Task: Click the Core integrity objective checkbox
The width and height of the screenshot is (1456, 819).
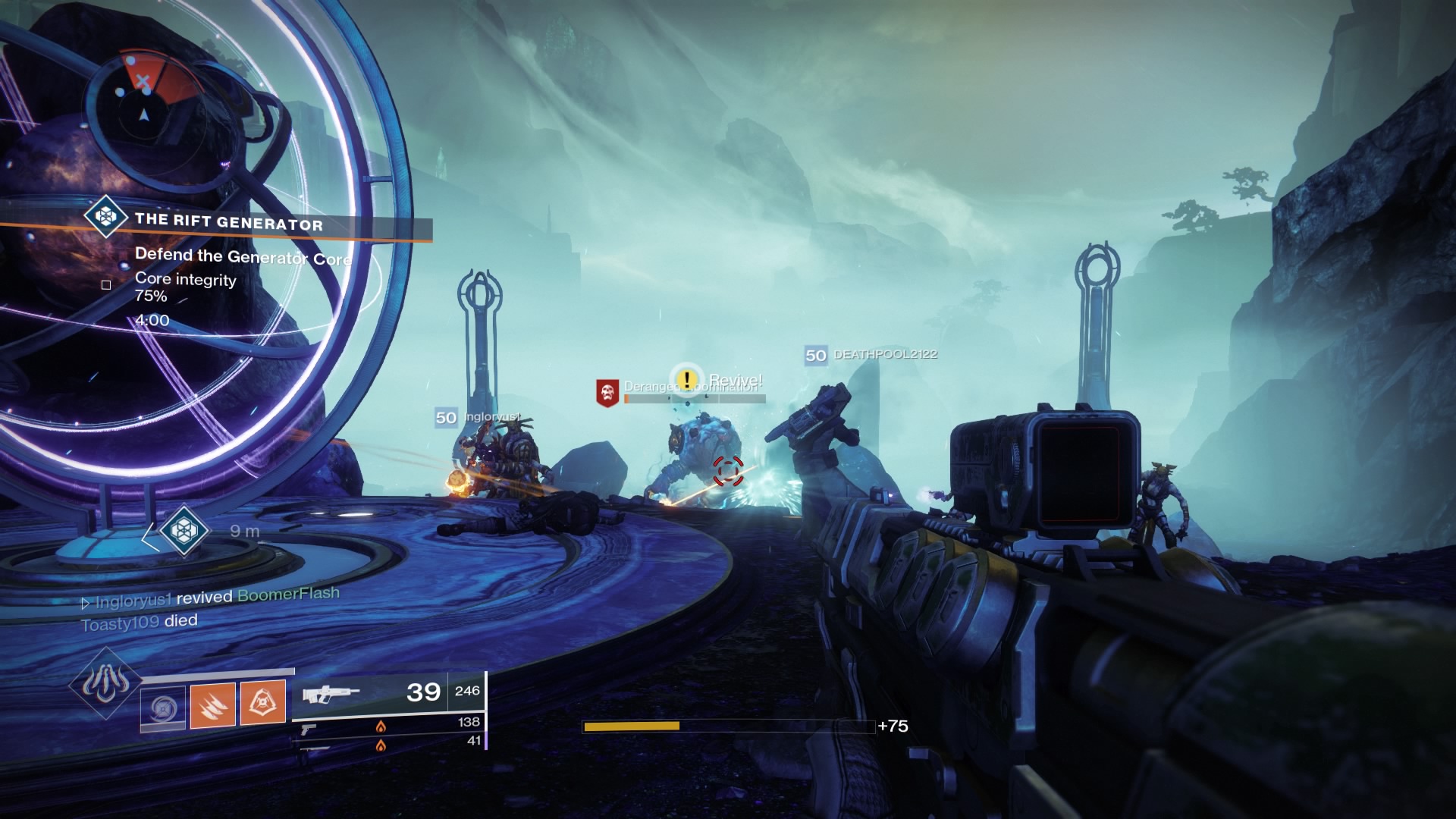Action: pos(106,285)
